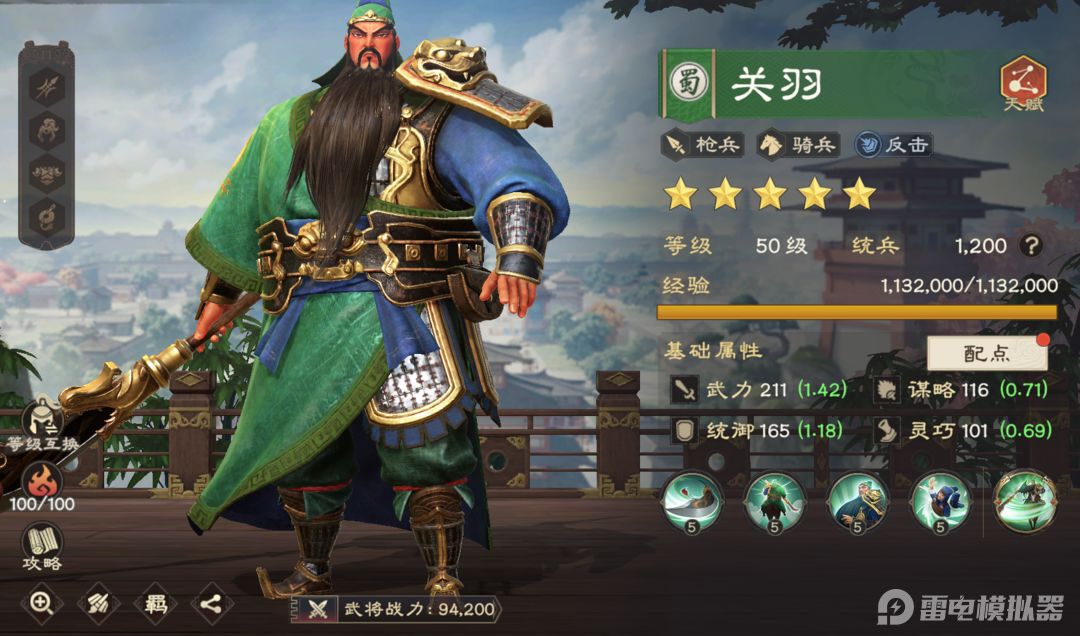View the Guan Yu portrait skill
Screen dimensions: 1080x636
[x=856, y=502]
